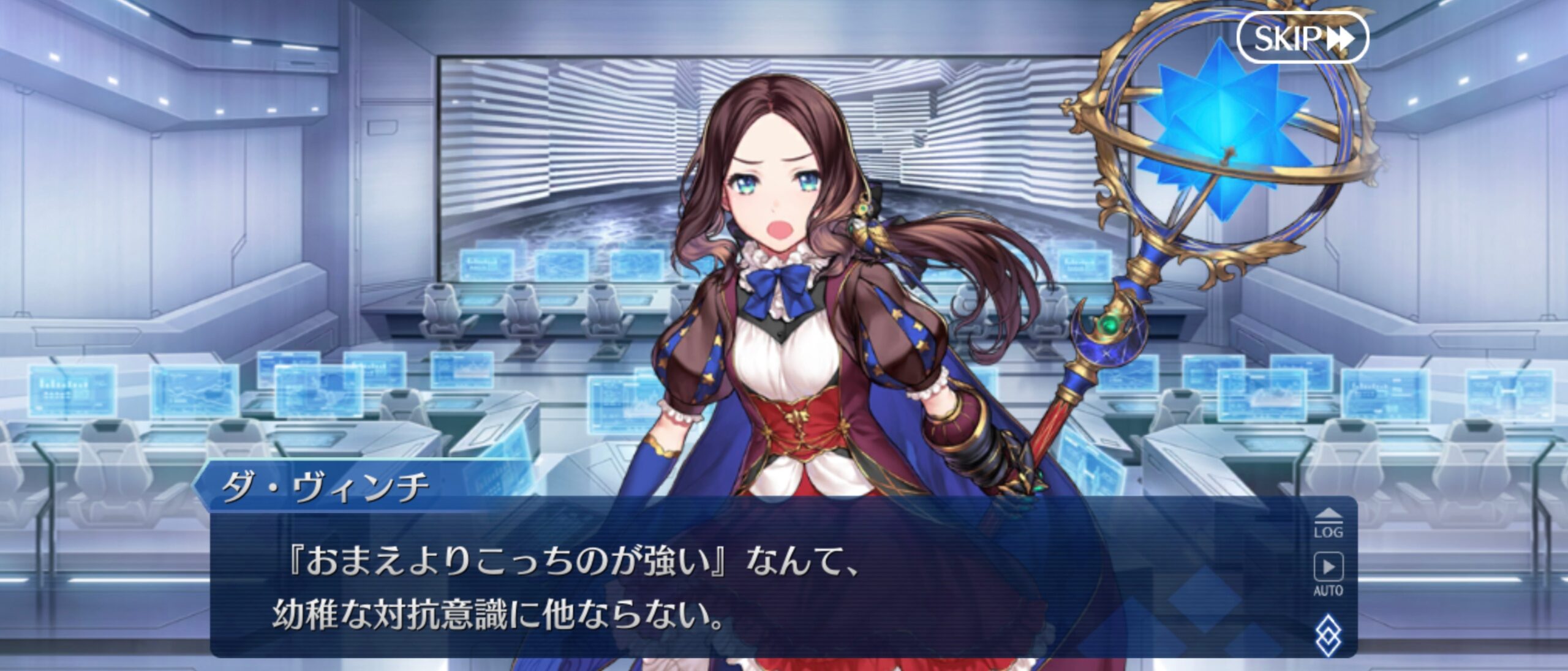The width and height of the screenshot is (1568, 671).
Task: Skip the story scene with SKIP
Action: click(x=1302, y=38)
